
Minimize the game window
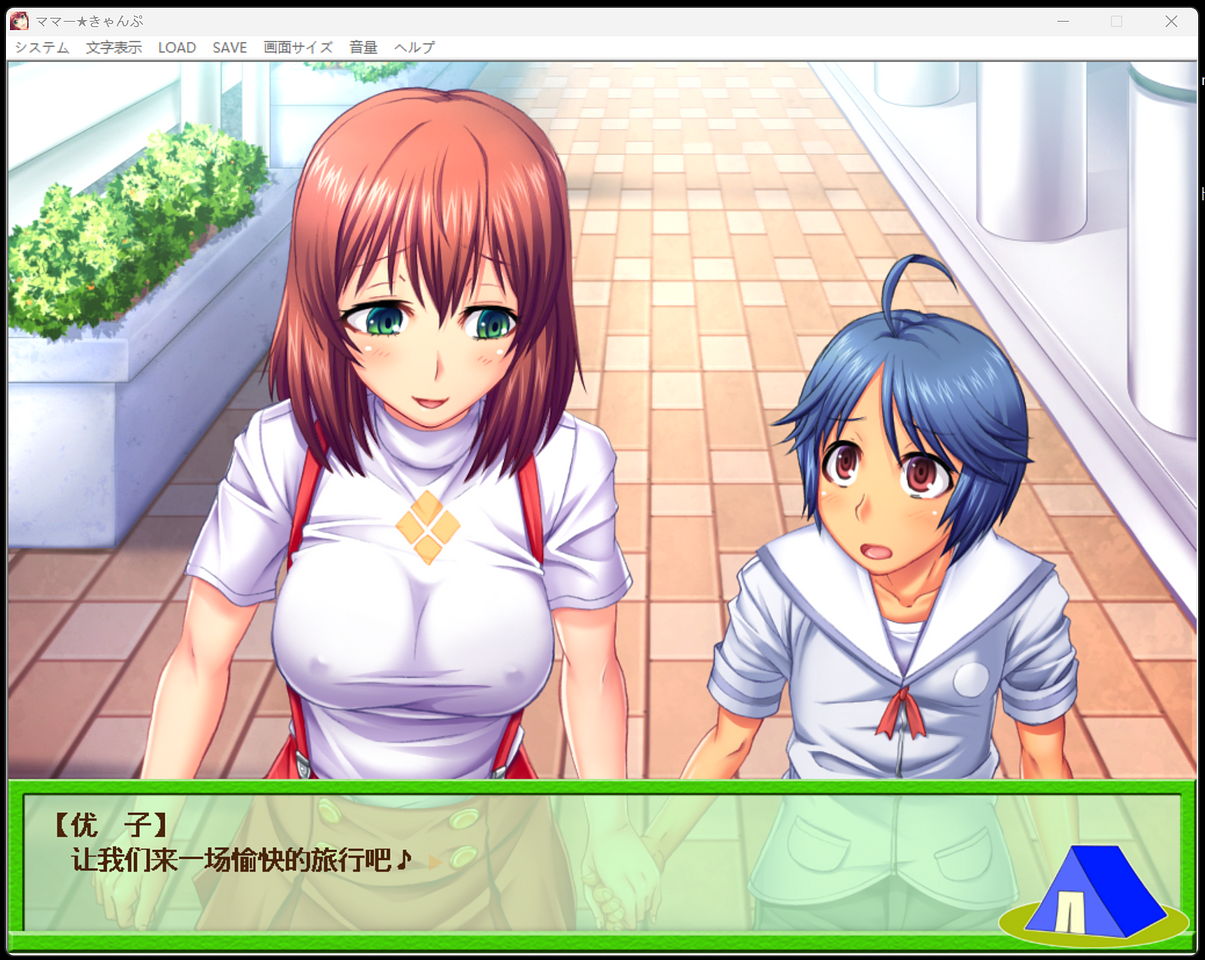[1063, 21]
